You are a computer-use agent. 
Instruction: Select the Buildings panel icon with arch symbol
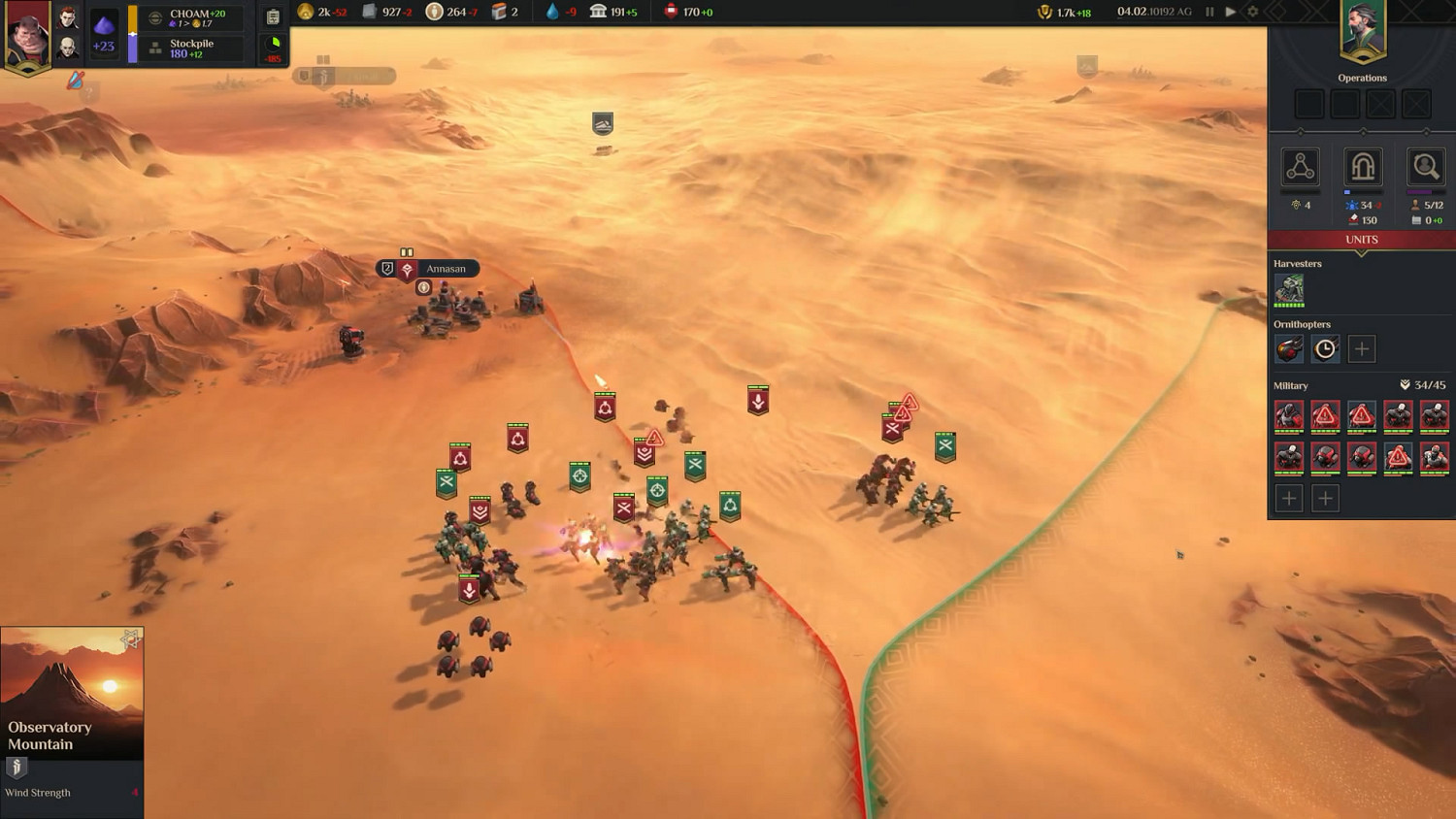coord(1363,167)
